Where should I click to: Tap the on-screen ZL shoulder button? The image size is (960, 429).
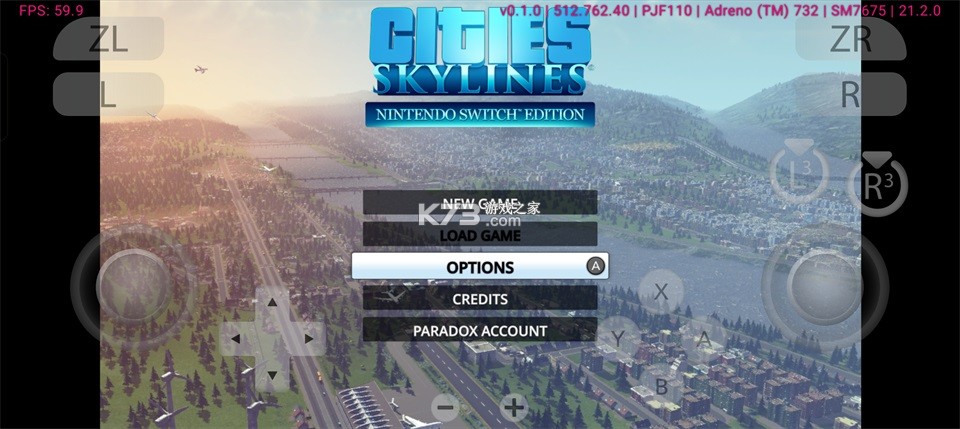click(x=108, y=39)
